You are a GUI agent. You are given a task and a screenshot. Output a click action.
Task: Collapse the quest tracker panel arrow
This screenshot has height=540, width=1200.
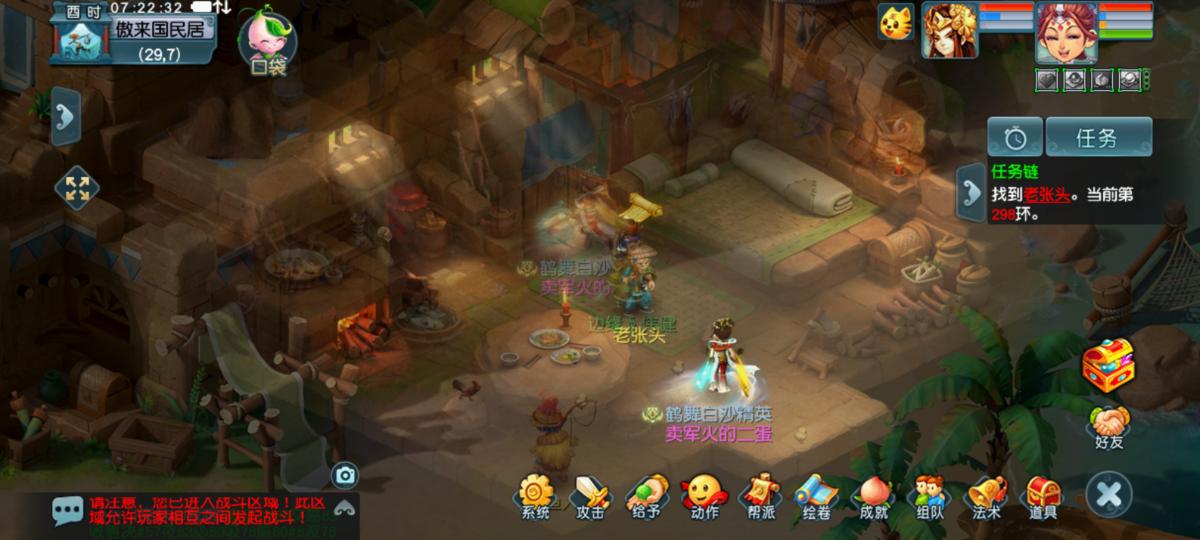[x=969, y=191]
